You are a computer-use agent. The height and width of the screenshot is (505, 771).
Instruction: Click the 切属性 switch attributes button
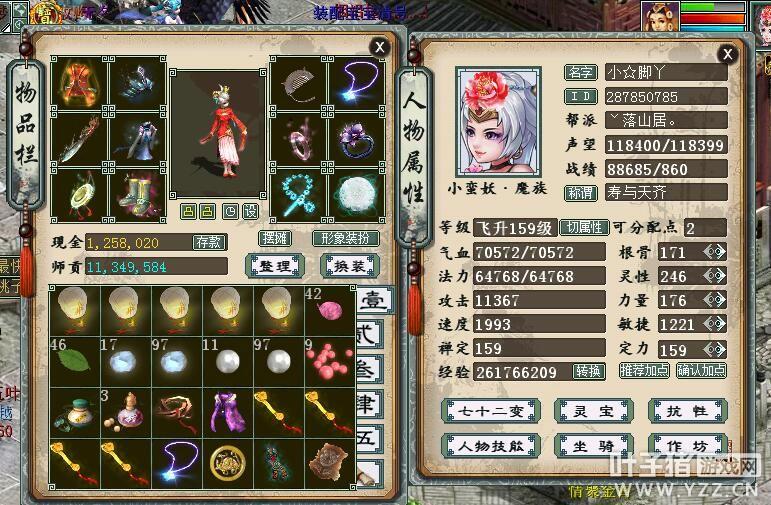click(x=583, y=227)
